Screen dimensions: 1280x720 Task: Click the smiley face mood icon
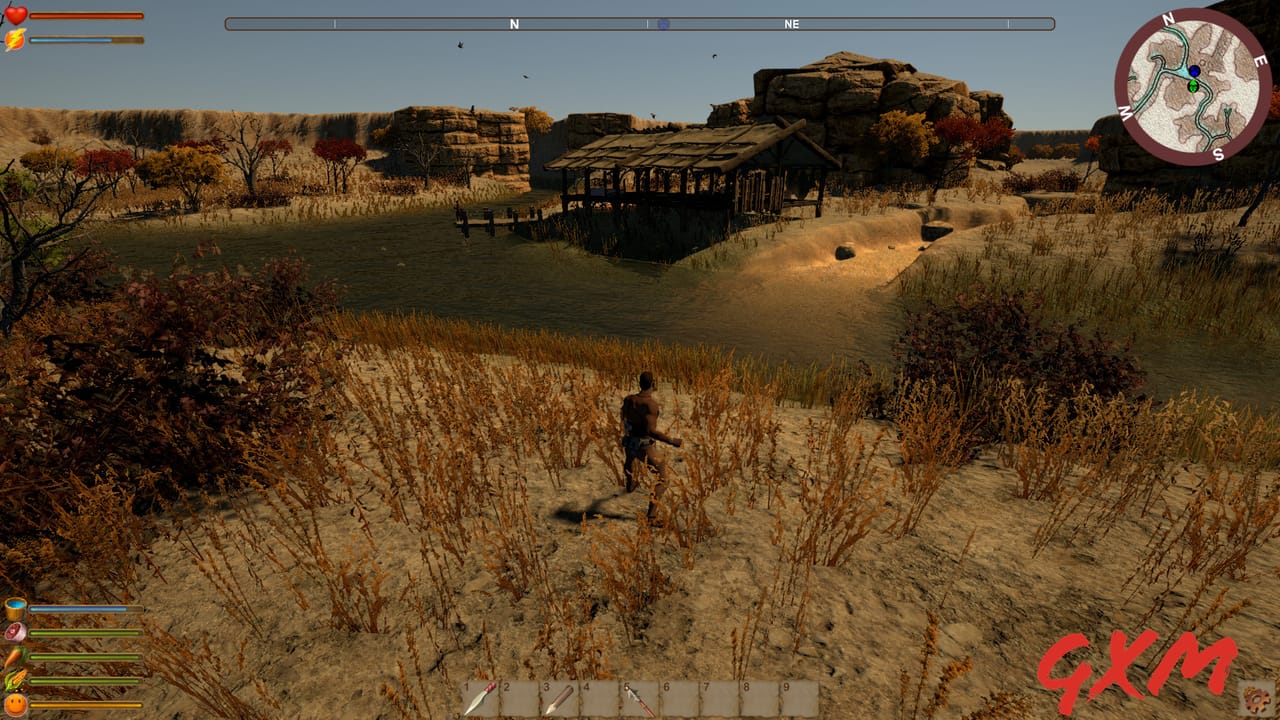[x=15, y=703]
